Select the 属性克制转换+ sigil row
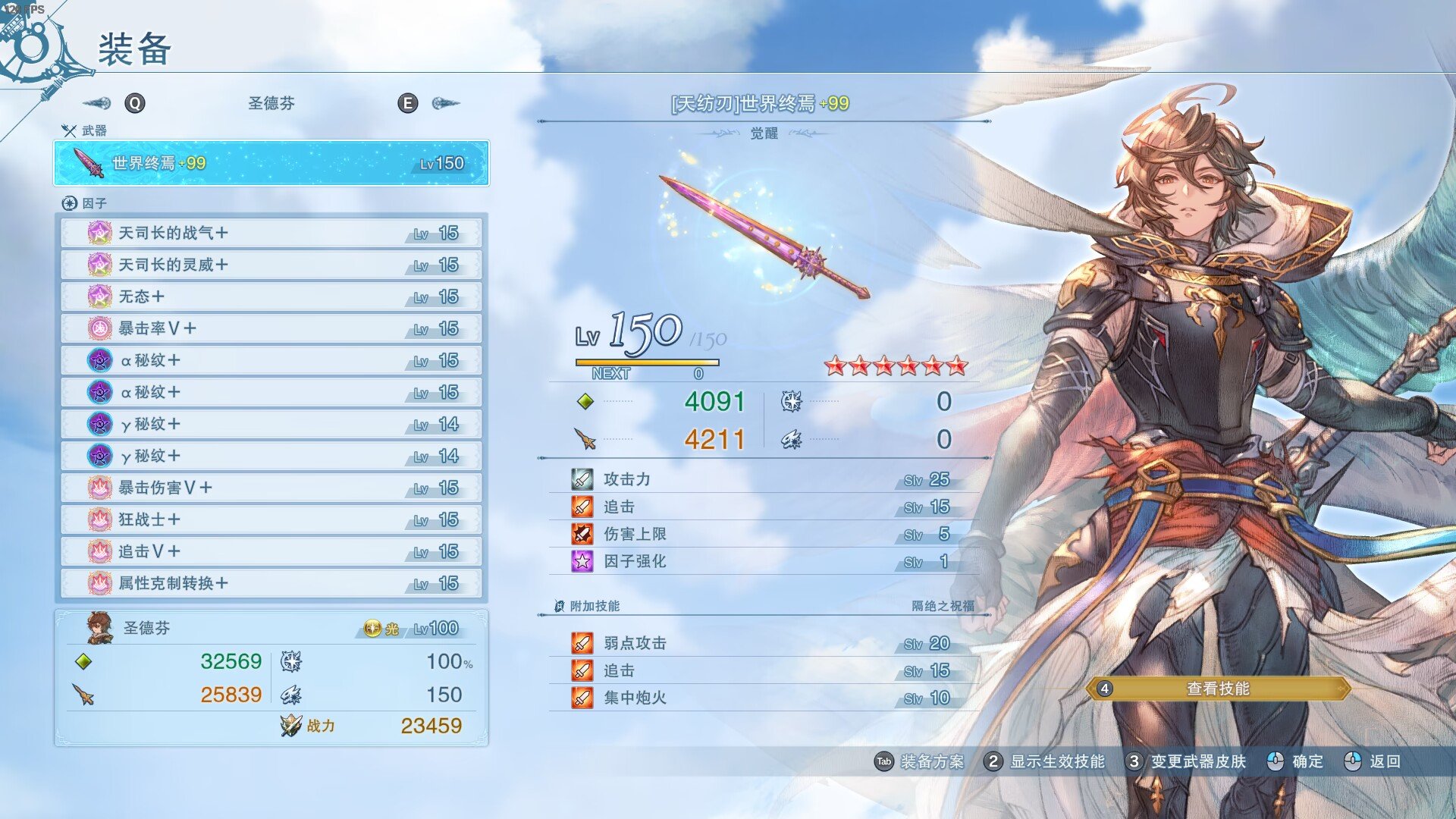 click(x=271, y=583)
